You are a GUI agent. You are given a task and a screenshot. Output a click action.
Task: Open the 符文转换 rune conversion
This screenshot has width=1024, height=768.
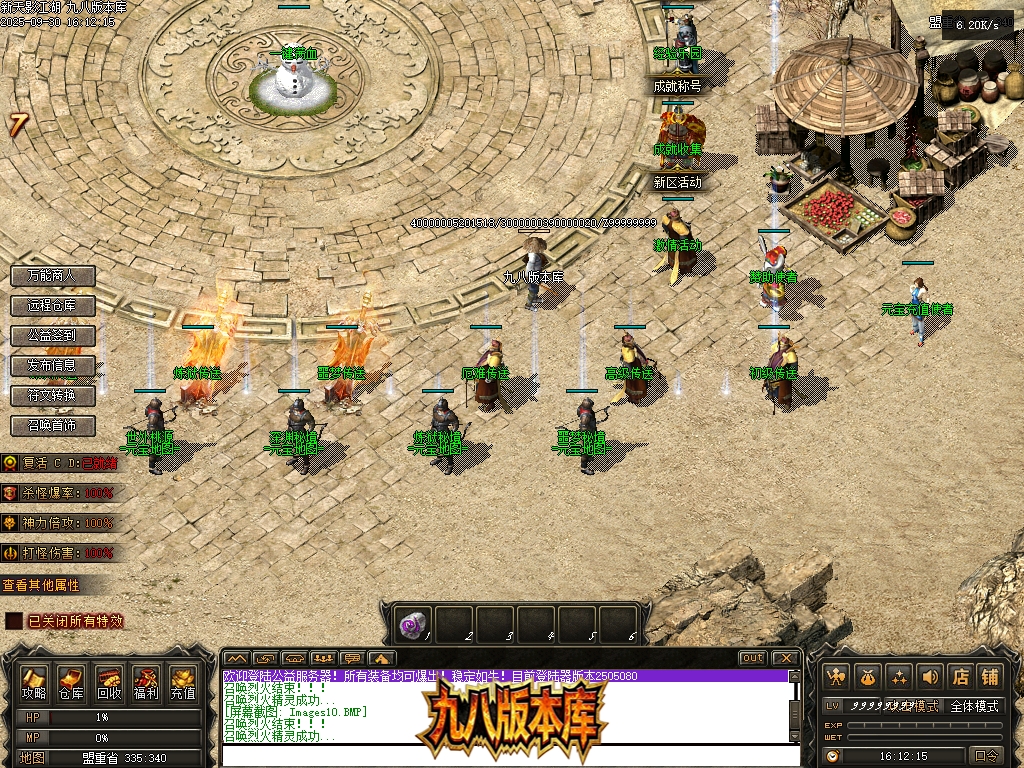tap(53, 395)
